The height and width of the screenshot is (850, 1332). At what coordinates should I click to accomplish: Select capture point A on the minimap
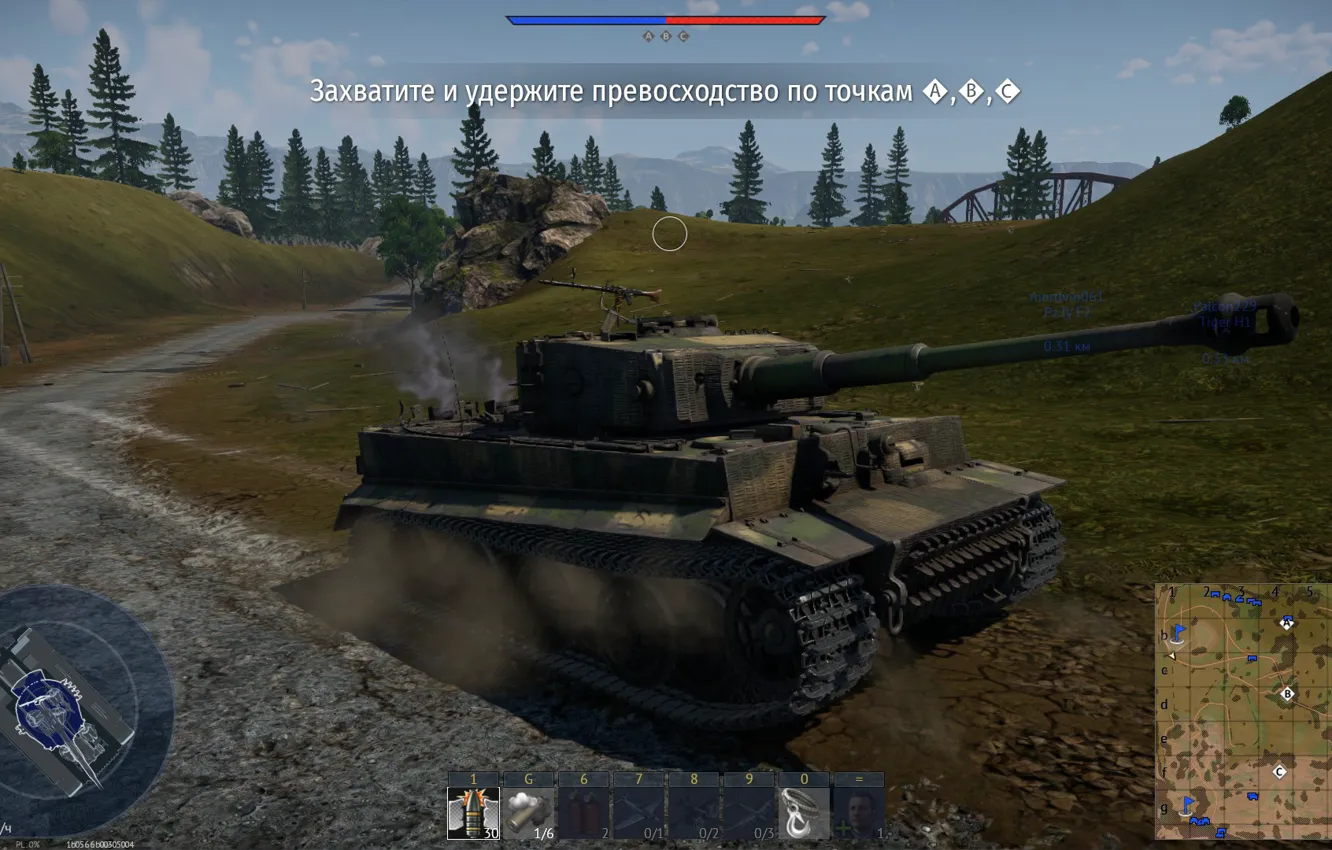1287,621
